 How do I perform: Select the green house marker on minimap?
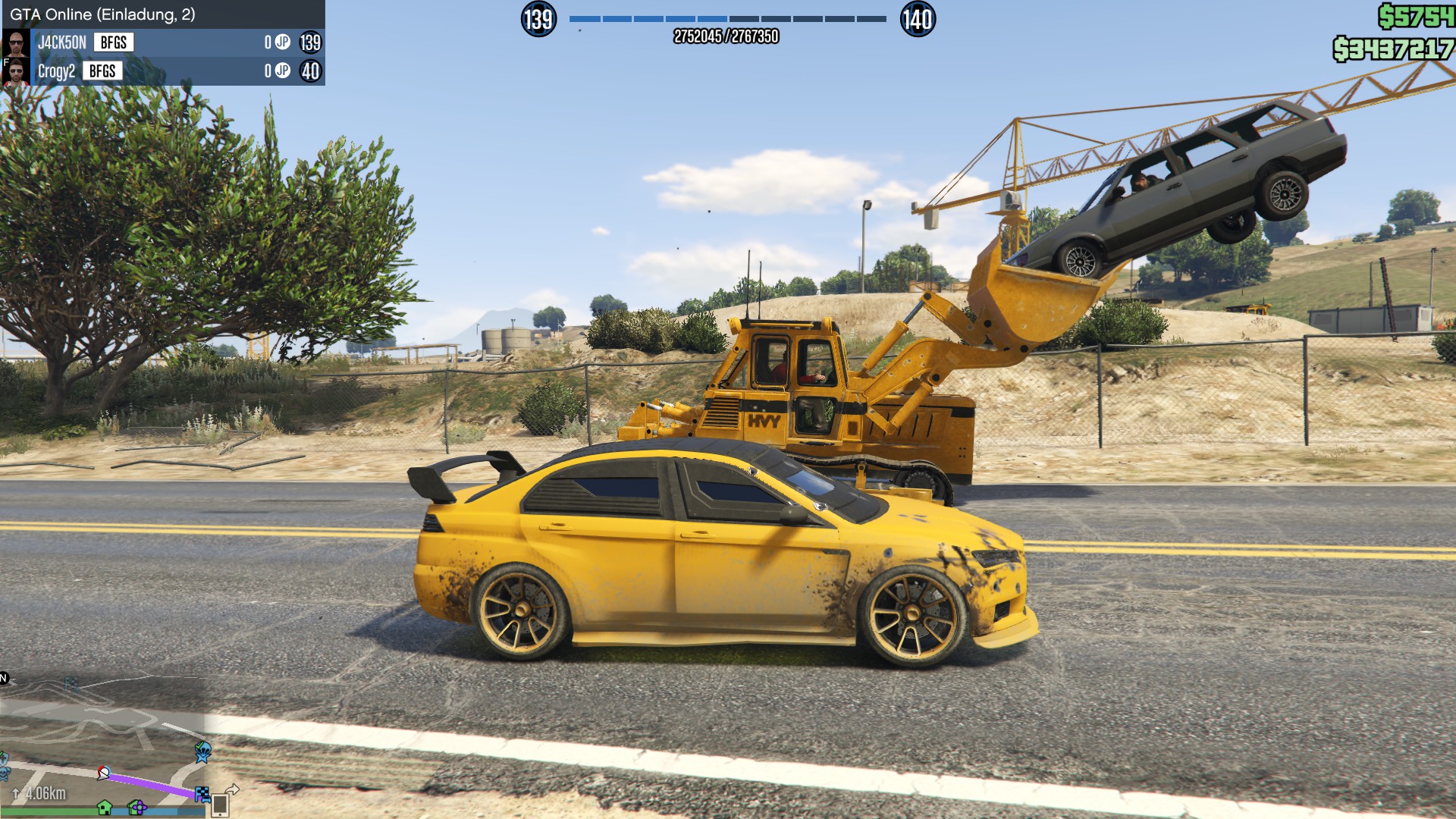click(x=105, y=808)
